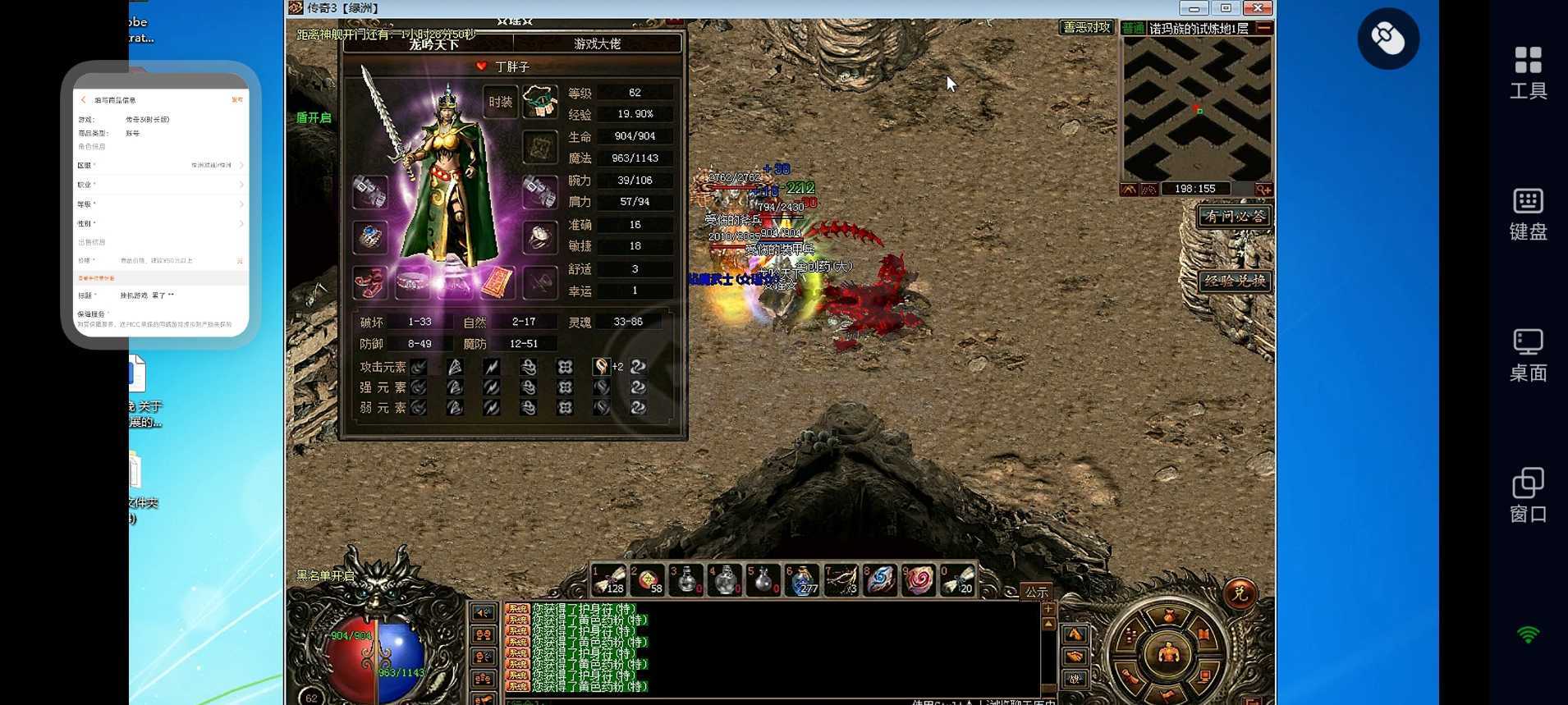
Task: Click the character figure in the round menu
Action: pos(1167,652)
